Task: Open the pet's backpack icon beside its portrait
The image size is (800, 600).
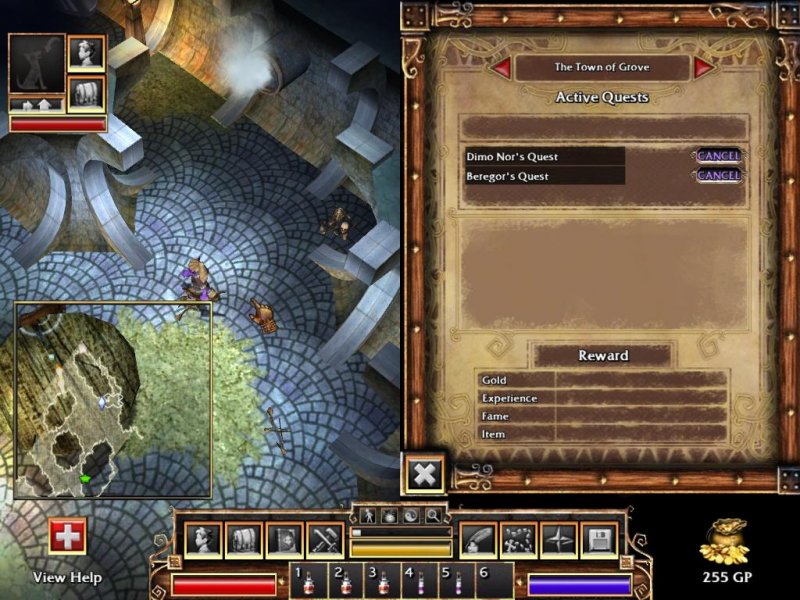Action: [86, 94]
